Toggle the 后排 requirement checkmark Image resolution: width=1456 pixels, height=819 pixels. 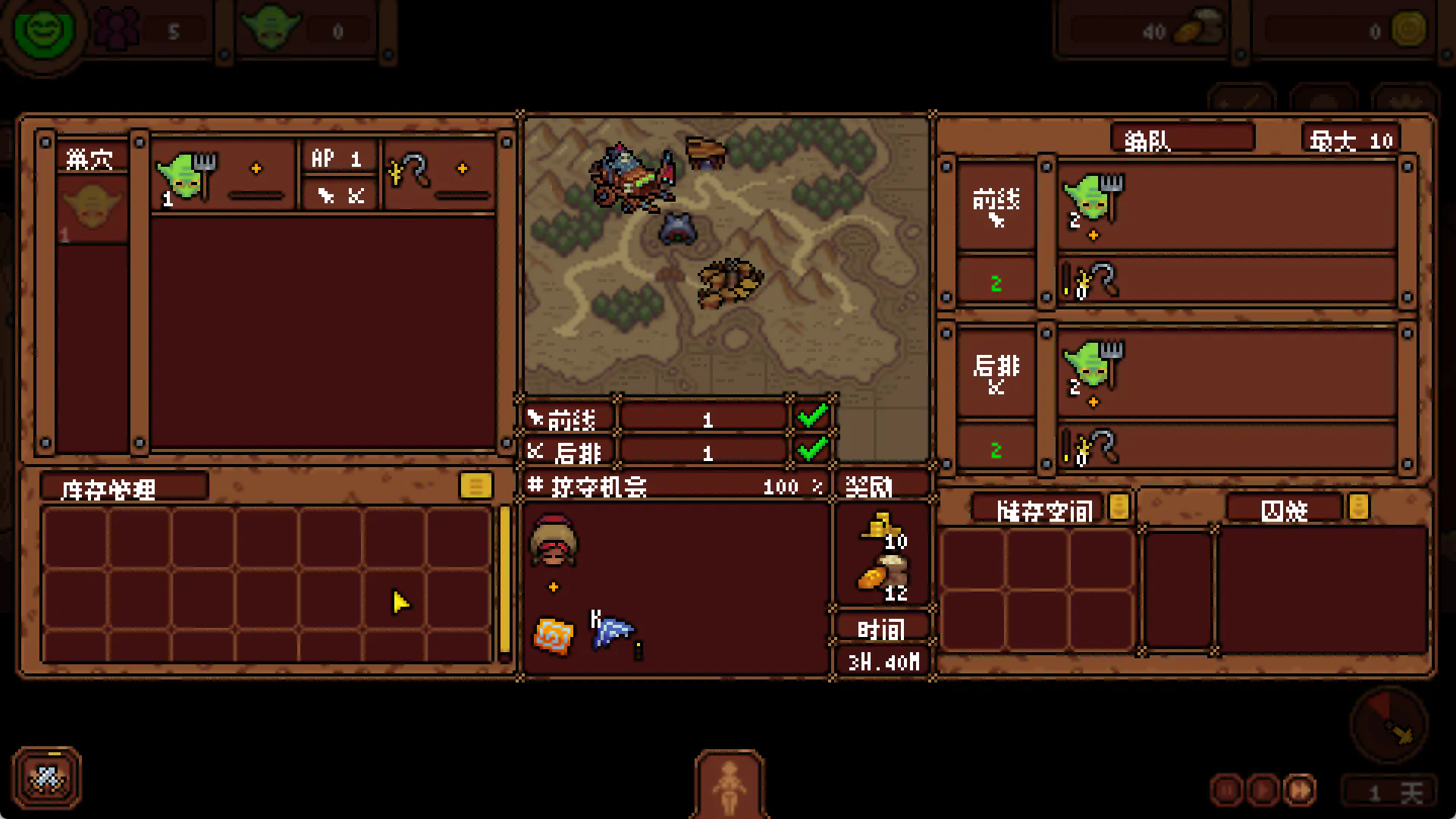(x=812, y=450)
